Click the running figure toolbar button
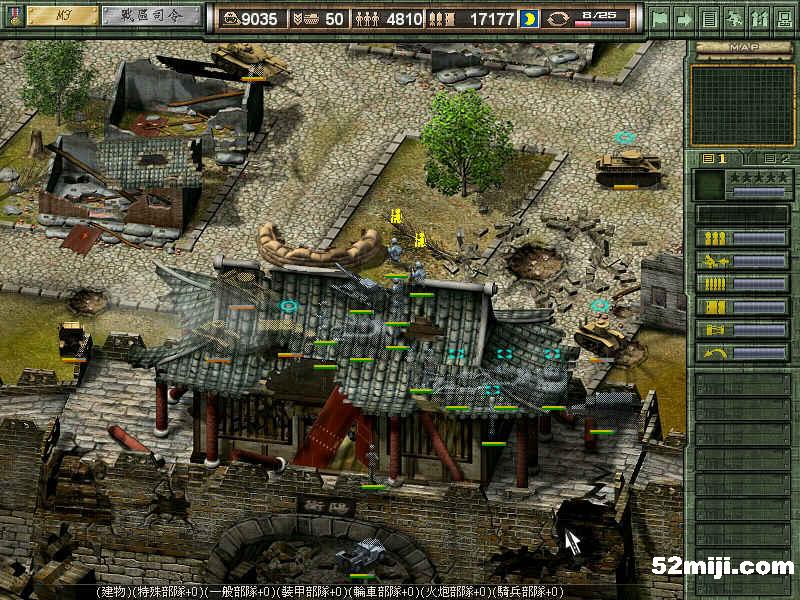The width and height of the screenshot is (800, 600). point(734,18)
